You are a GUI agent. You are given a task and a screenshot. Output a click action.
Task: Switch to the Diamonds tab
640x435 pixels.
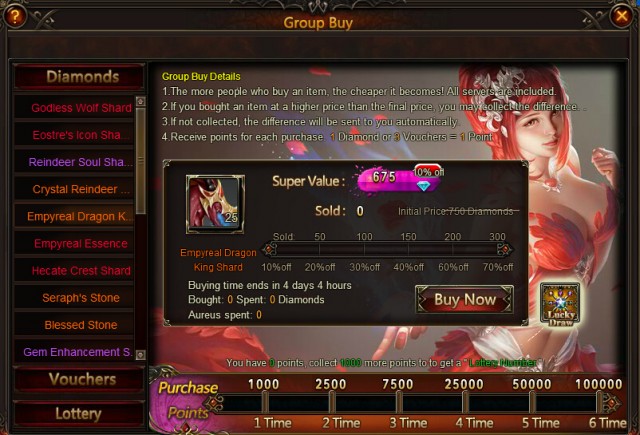(x=81, y=77)
